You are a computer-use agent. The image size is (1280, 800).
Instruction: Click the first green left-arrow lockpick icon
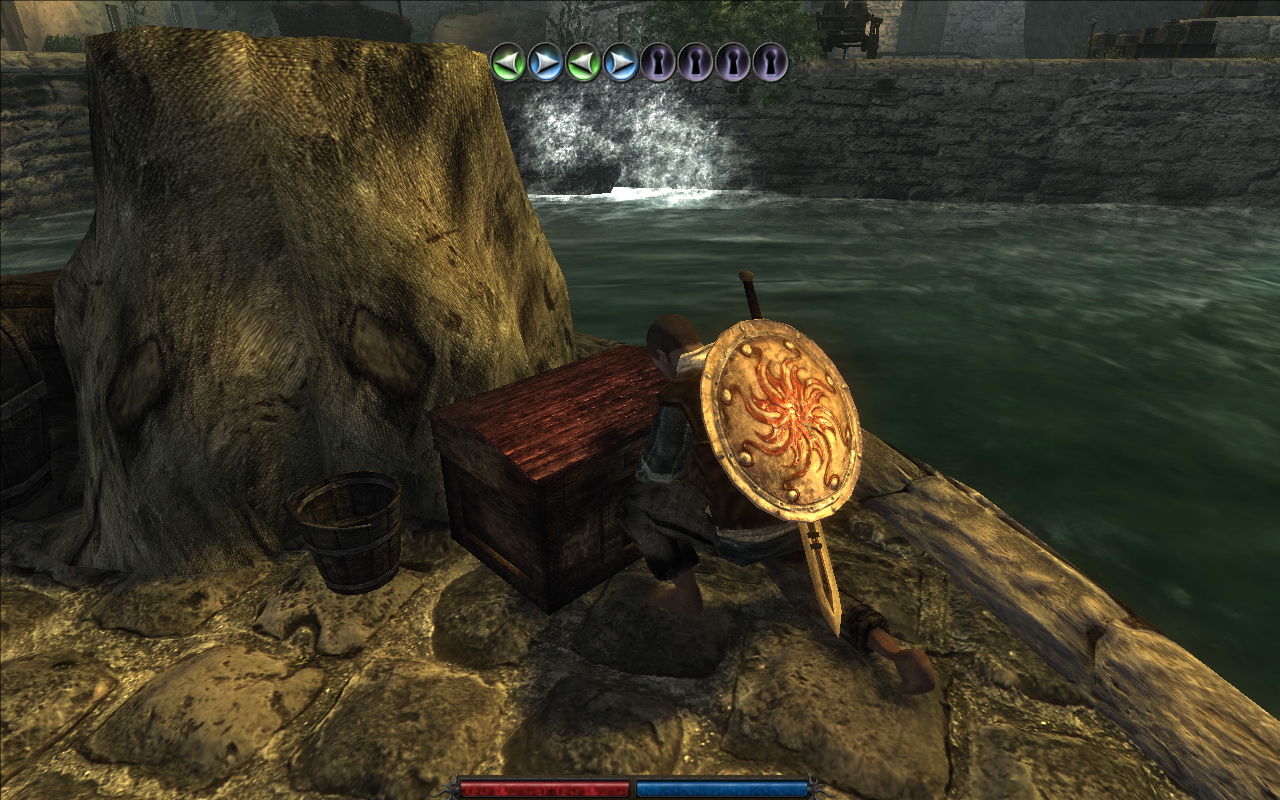coord(508,63)
